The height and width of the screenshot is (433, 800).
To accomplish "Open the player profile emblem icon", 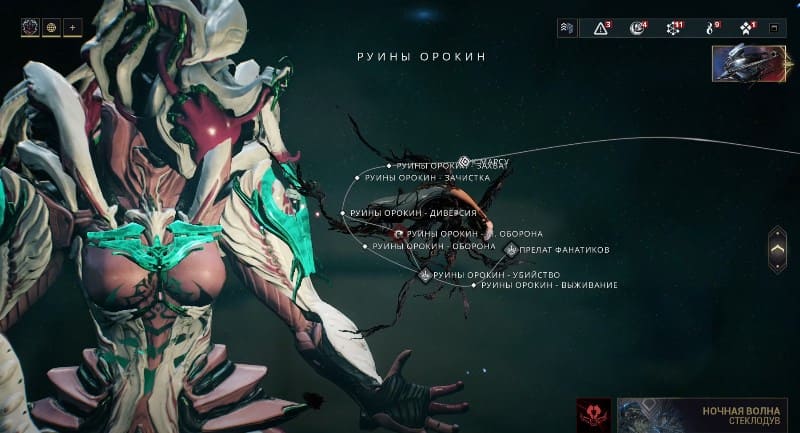I will (x=30, y=27).
